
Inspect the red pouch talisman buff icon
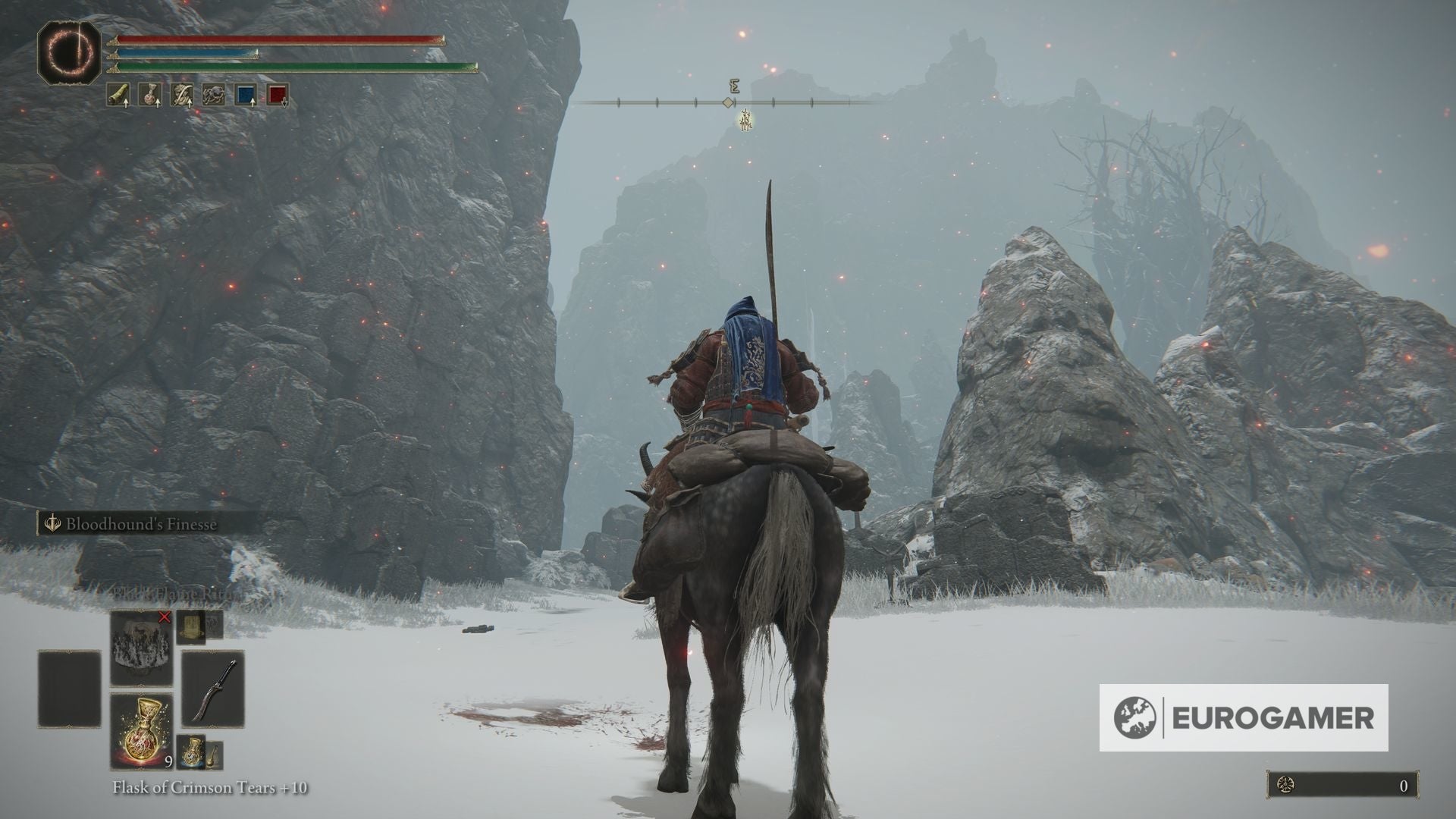pyautogui.click(x=149, y=95)
